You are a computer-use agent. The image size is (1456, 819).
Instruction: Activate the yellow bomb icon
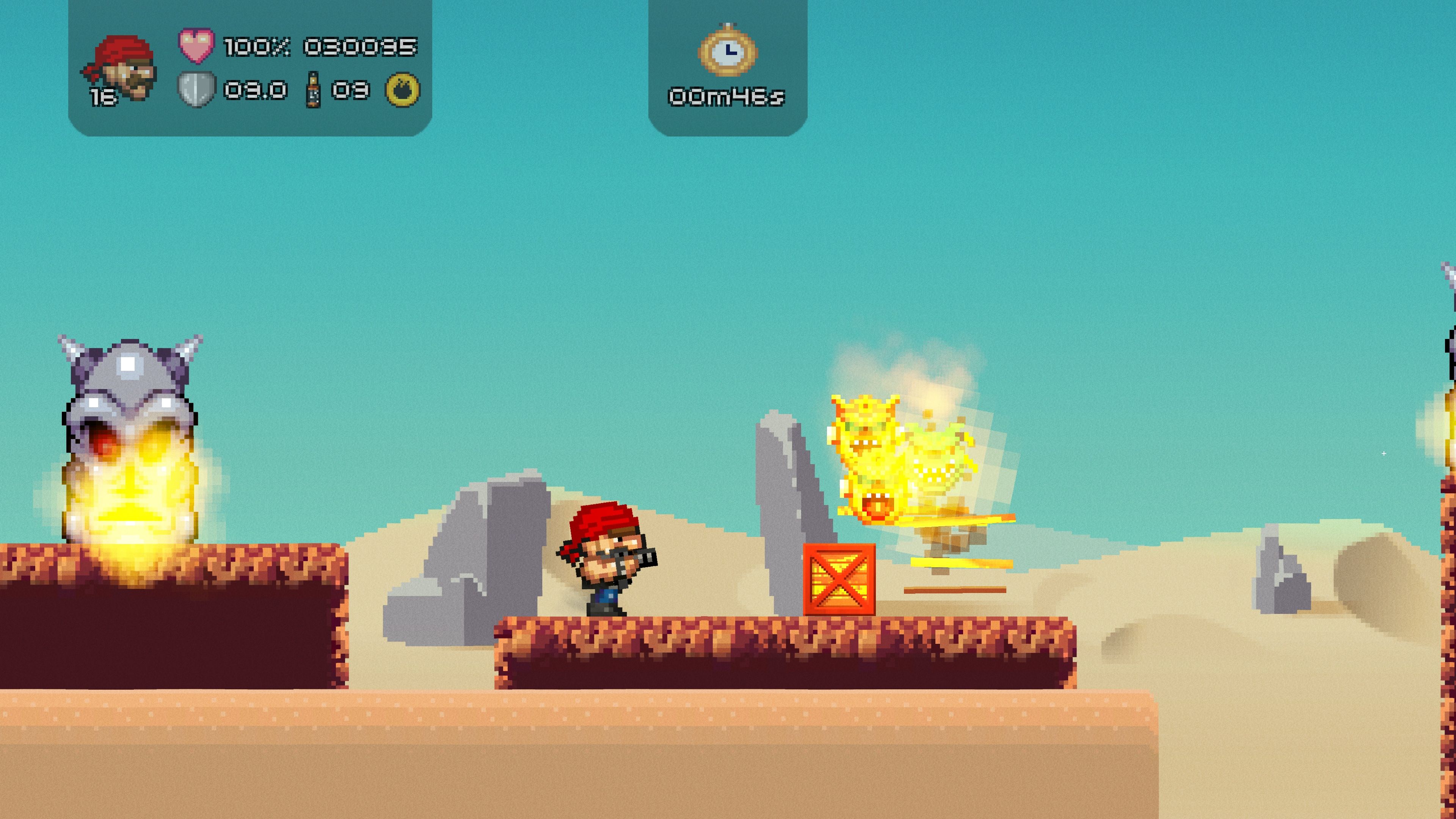pyautogui.click(x=402, y=89)
